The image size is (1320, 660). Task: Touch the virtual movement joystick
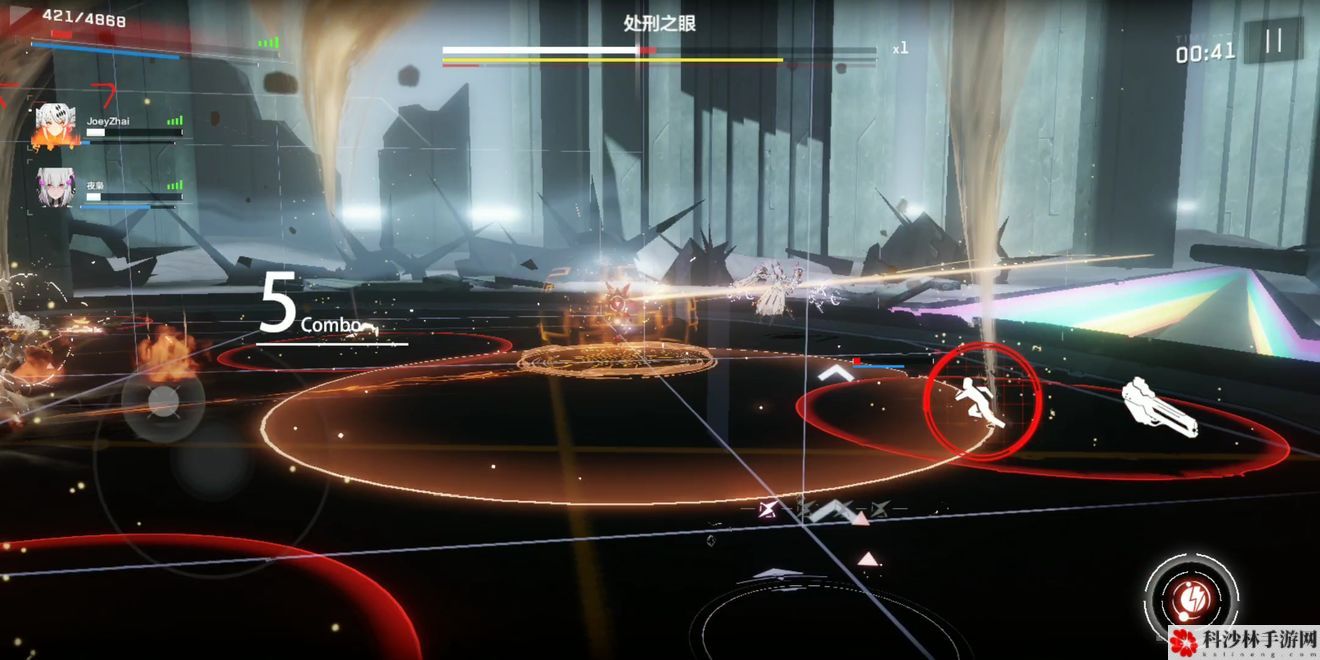pyautogui.click(x=163, y=403)
